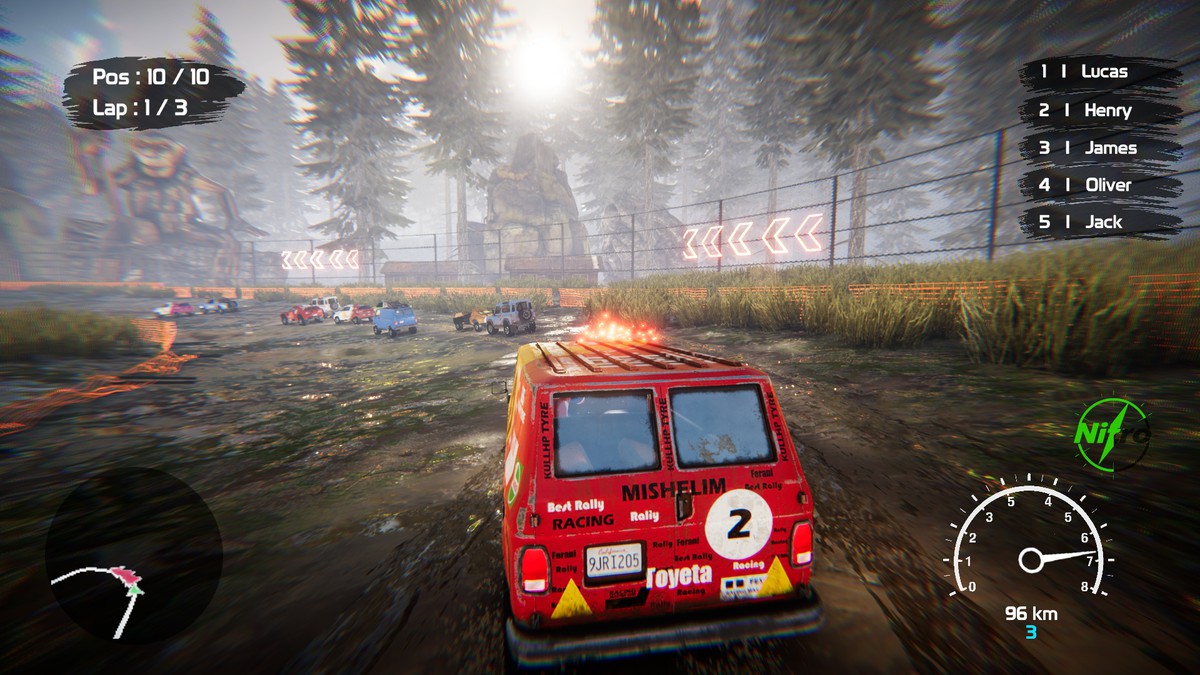Select Henry's row in the standings

coord(1098,110)
